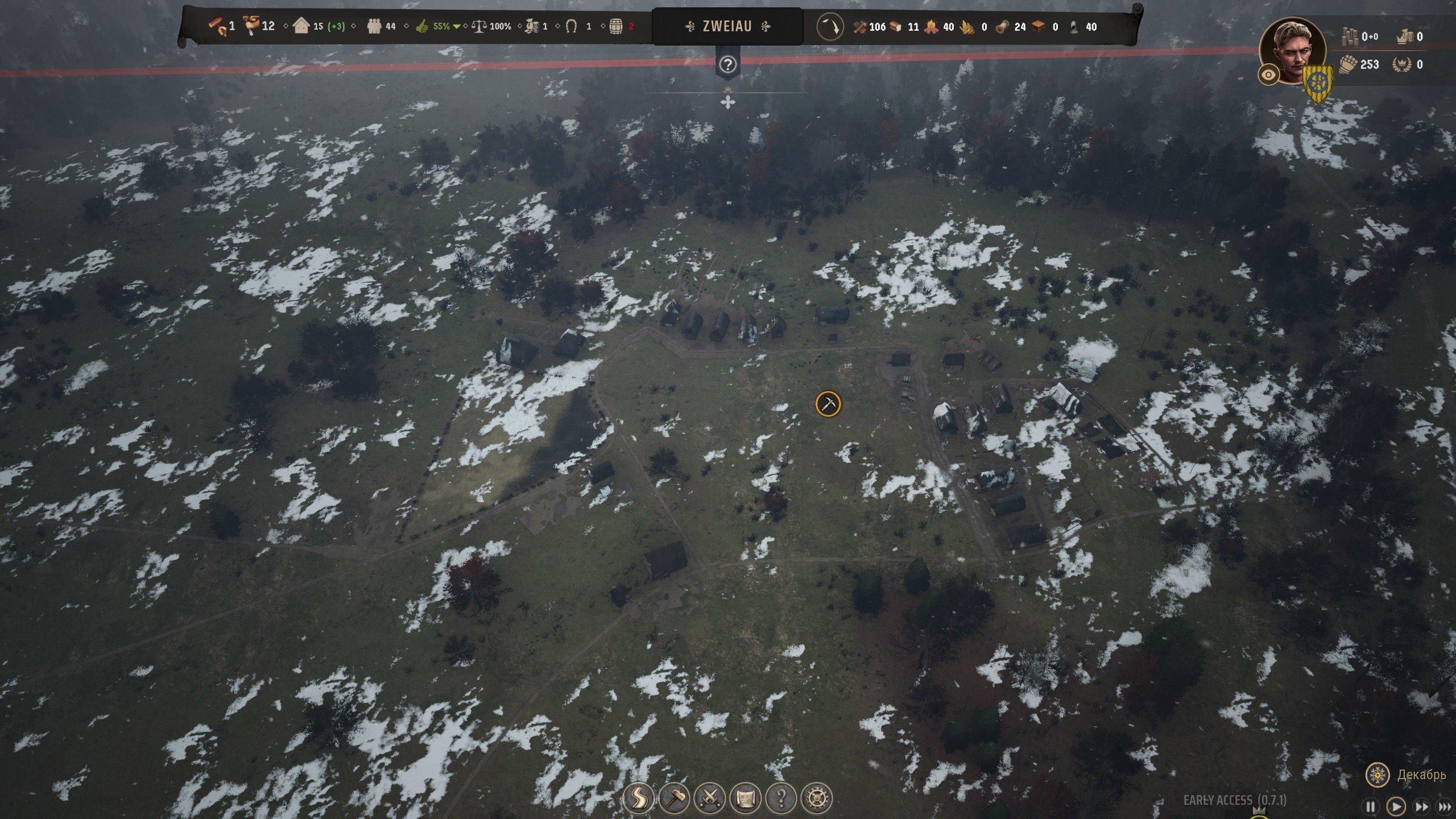Select the ZWEIAU settlement name banner

pos(727,26)
